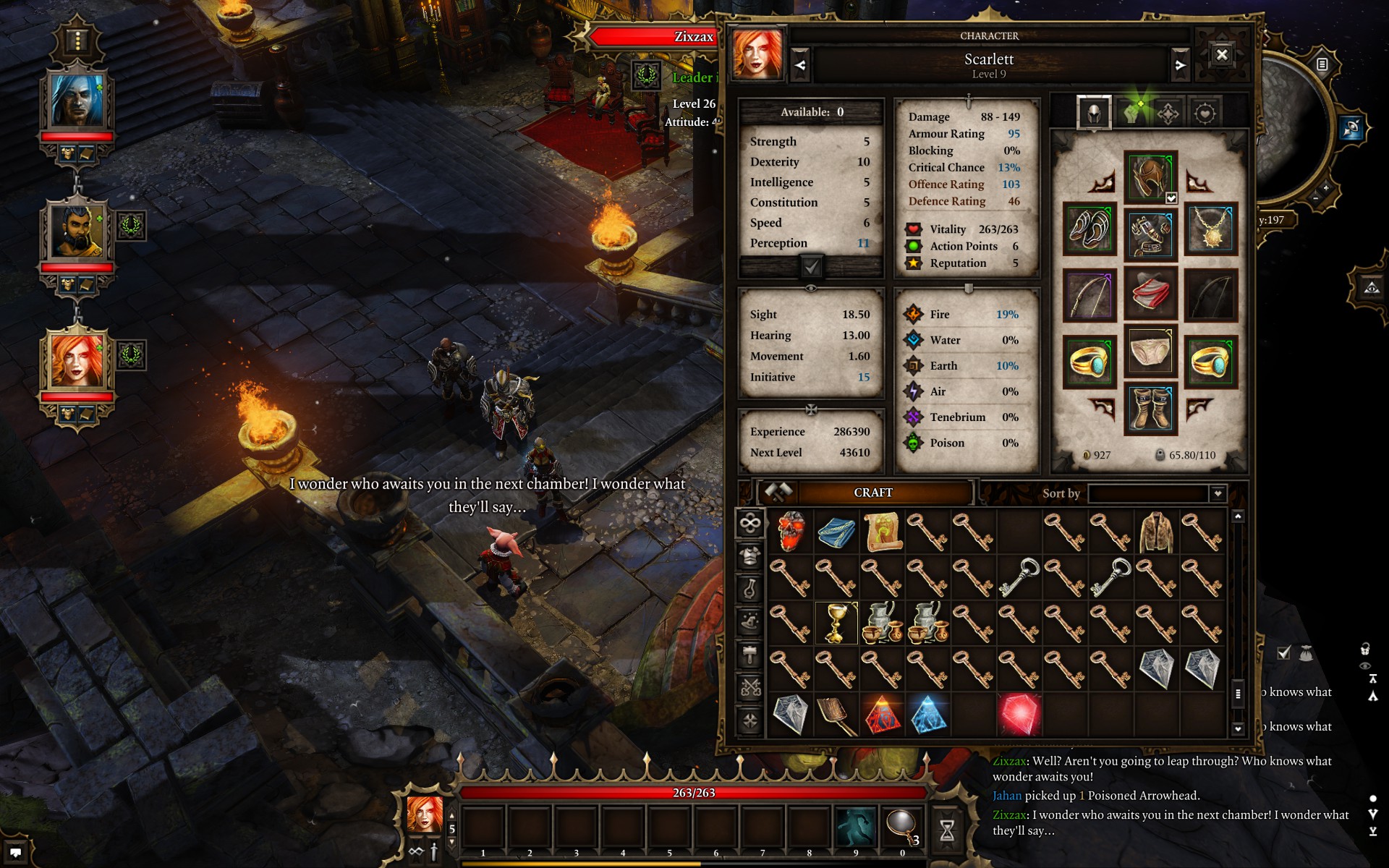Switch to the previous character with the left arrow
This screenshot has width=1389, height=868.
[x=800, y=65]
